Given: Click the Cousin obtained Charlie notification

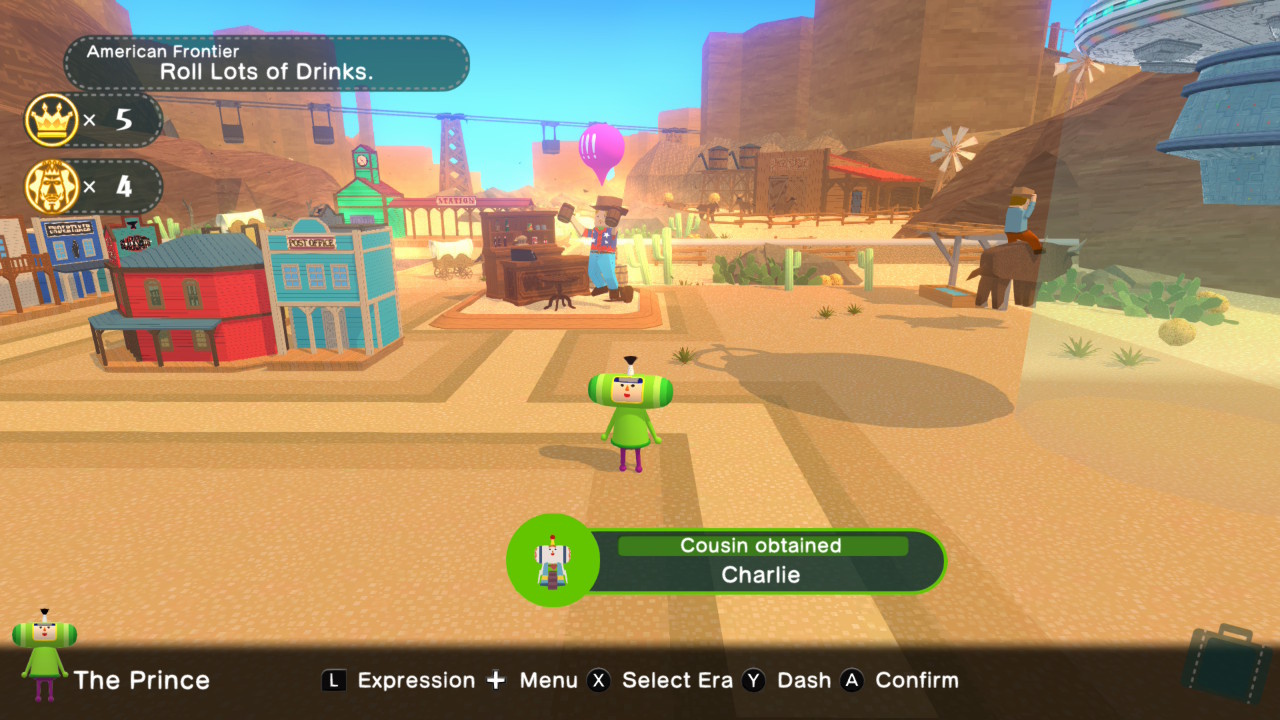Looking at the screenshot, I should 727,561.
